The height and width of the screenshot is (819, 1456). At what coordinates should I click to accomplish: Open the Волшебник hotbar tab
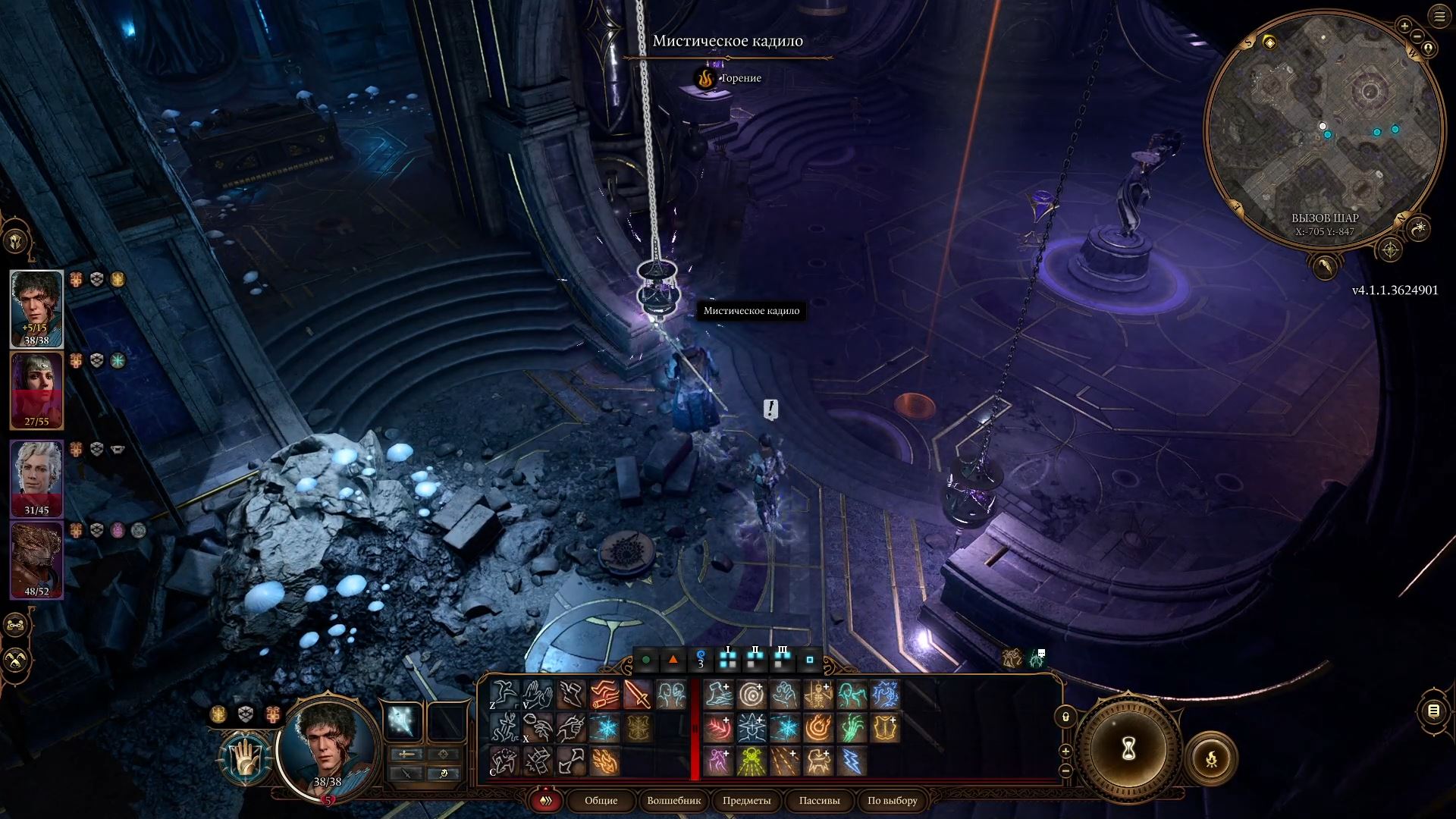673,800
